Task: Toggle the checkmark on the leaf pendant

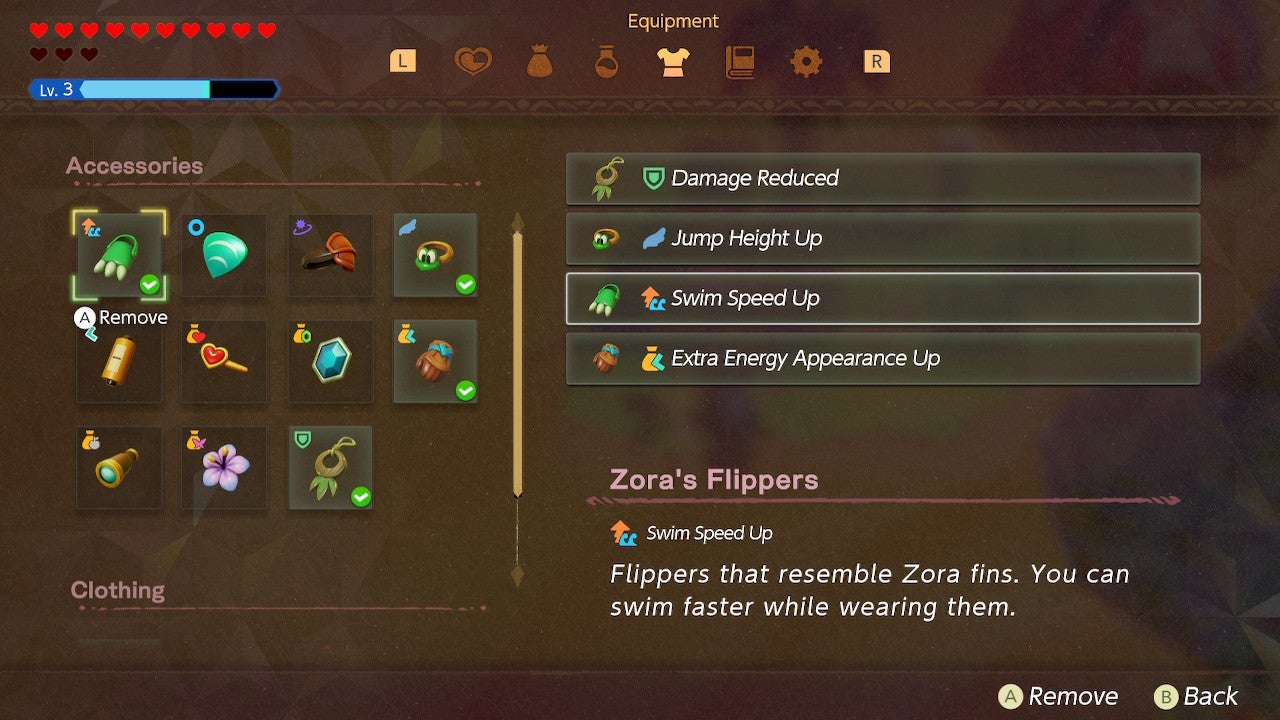Action: click(x=359, y=496)
